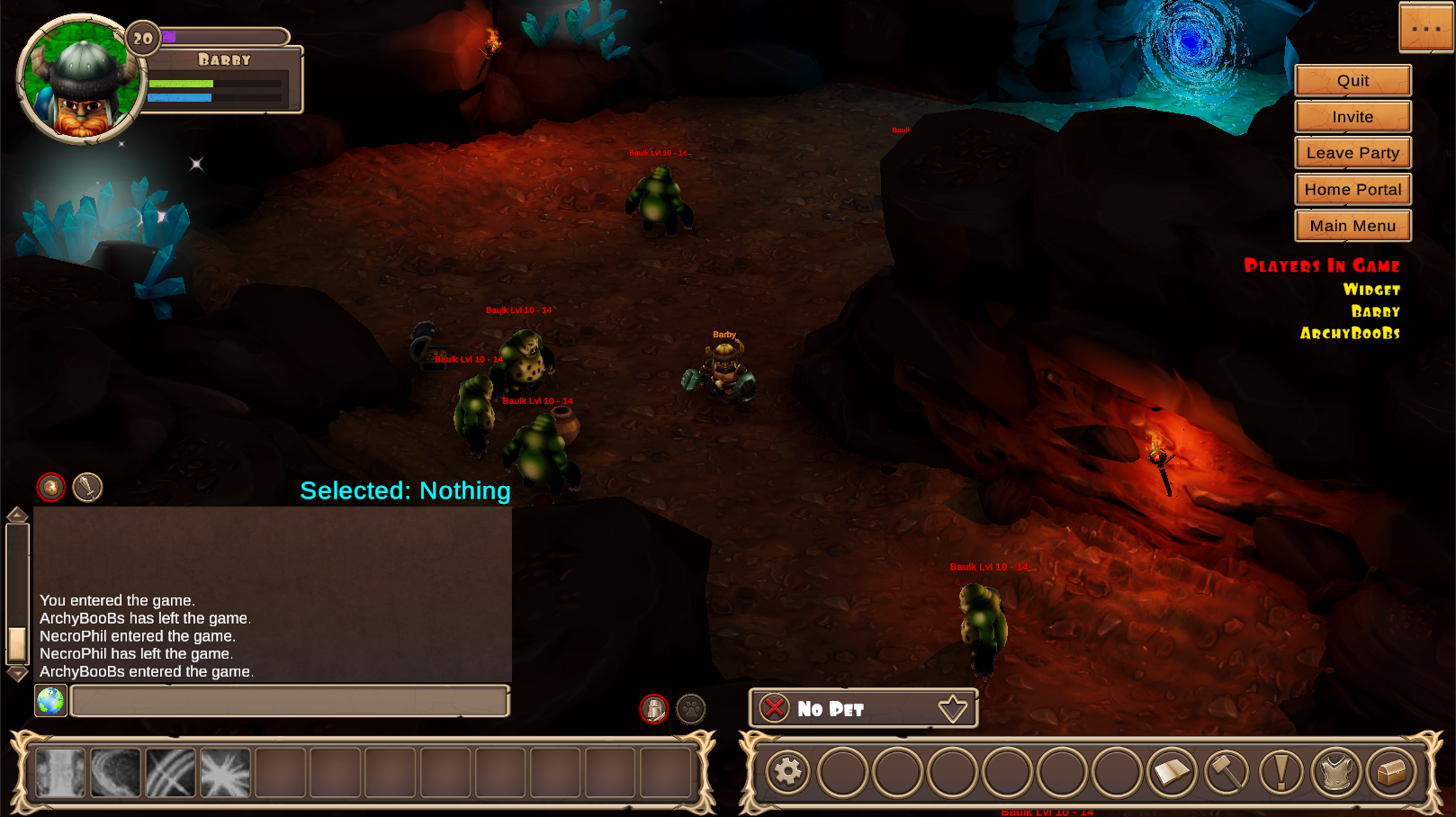1456x817 pixels.
Task: Invite a player using the Invite button
Action: point(1353,117)
